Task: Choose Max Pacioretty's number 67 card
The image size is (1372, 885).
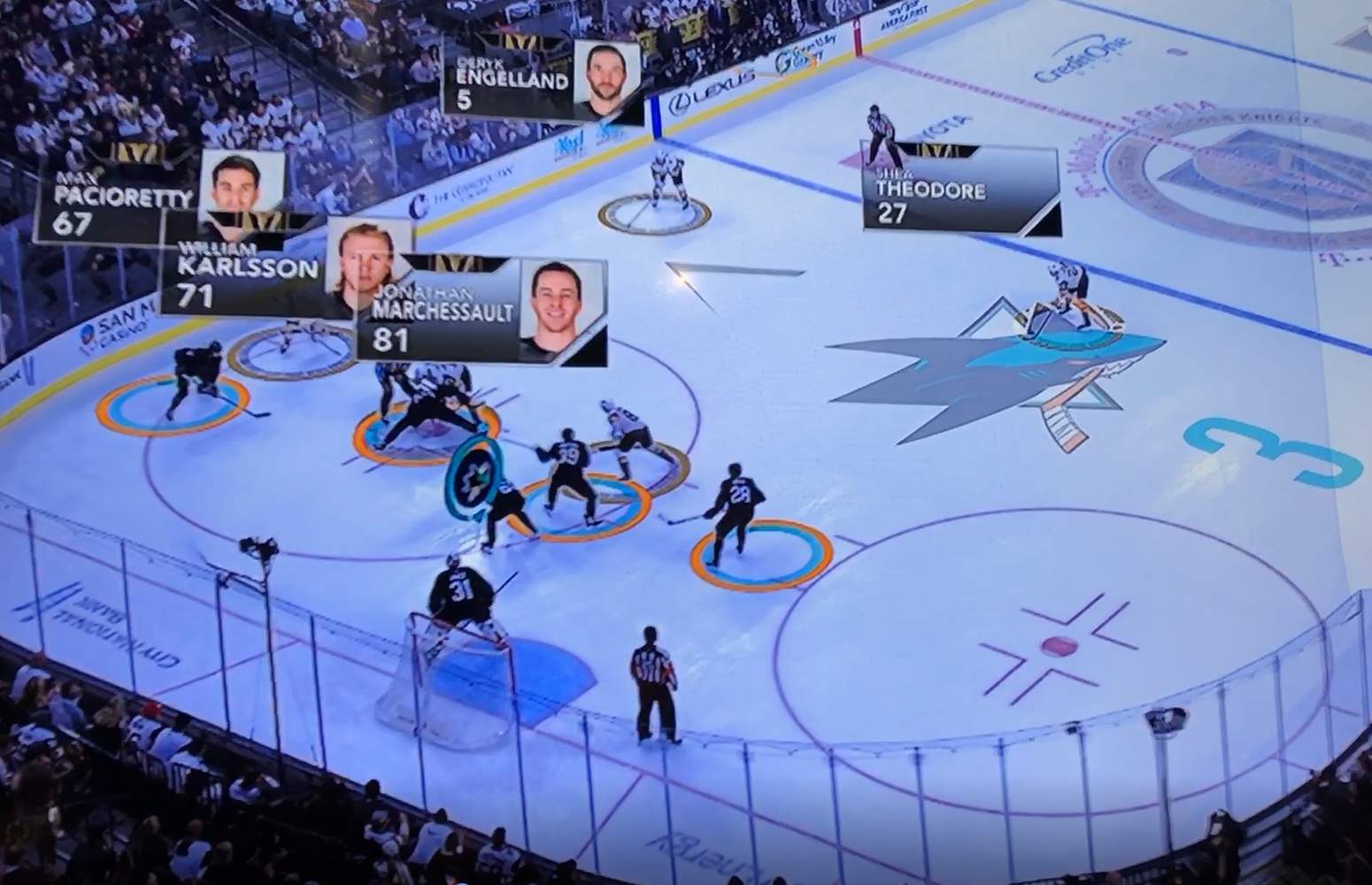Action: [115, 204]
